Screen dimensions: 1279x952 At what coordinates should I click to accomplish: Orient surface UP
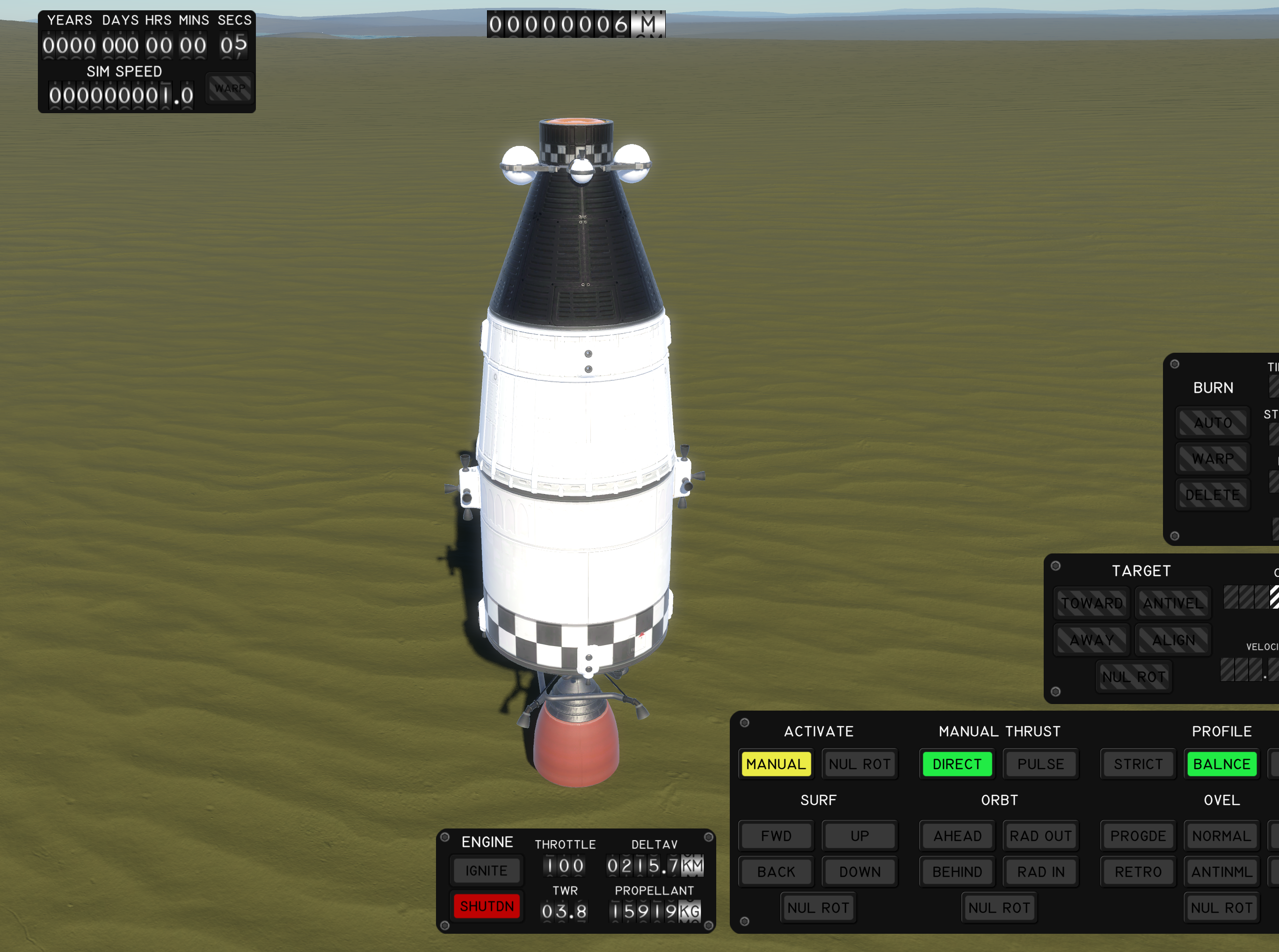pyautogui.click(x=859, y=836)
